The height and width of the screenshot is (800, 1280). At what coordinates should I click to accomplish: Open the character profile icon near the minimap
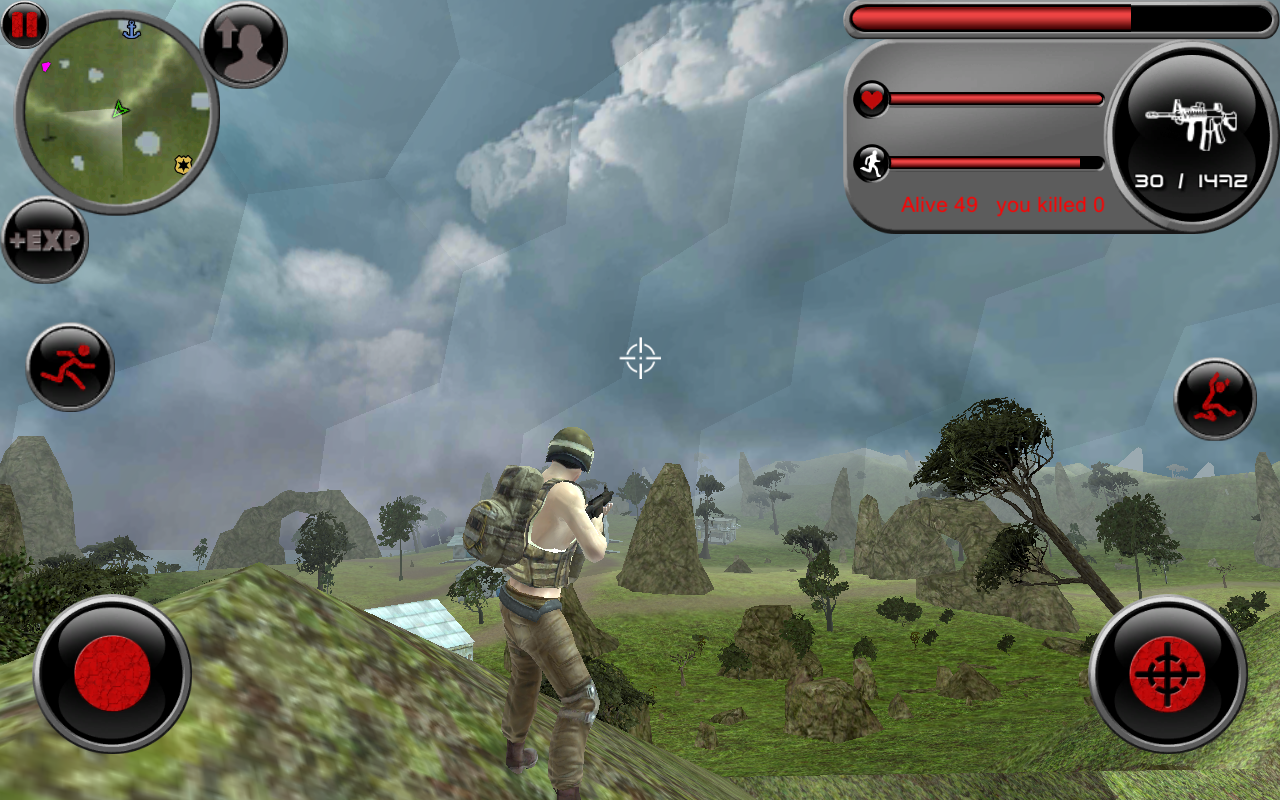coord(243,45)
